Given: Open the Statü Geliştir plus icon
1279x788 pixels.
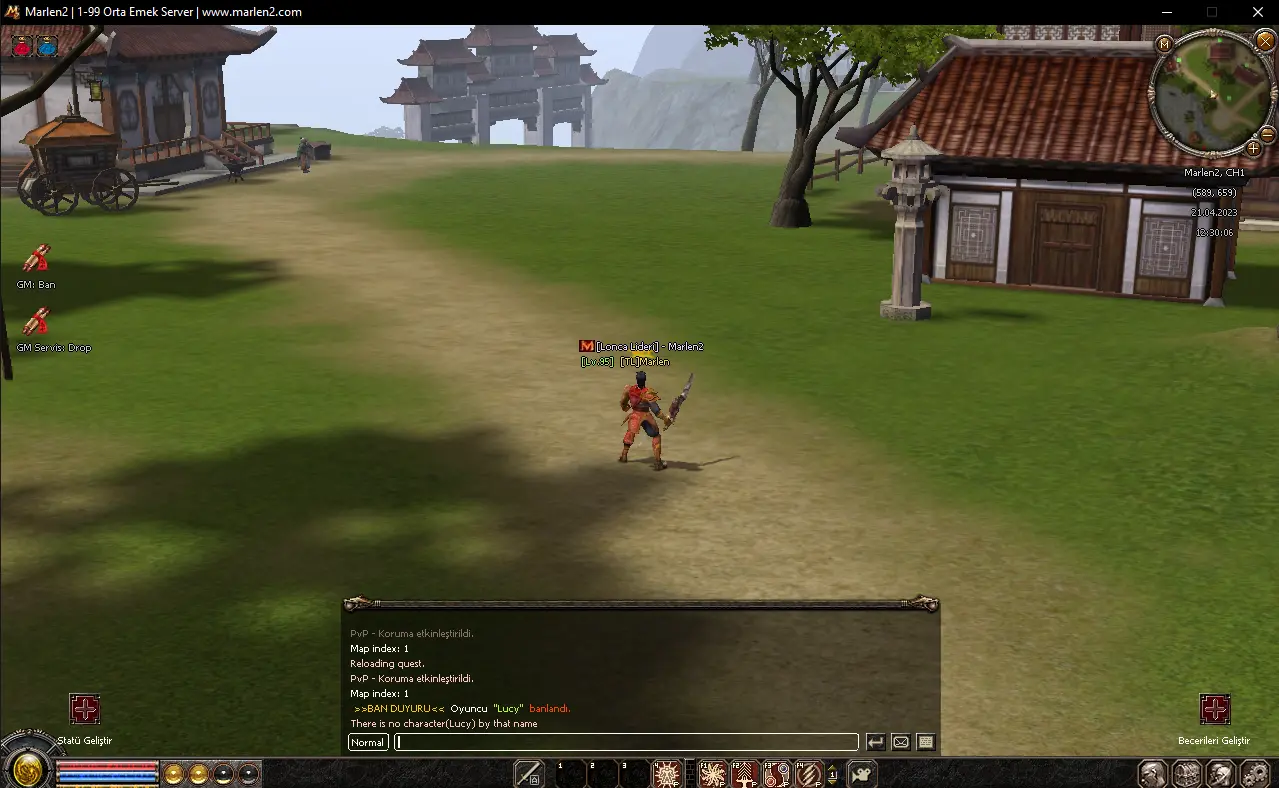Looking at the screenshot, I should [85, 709].
